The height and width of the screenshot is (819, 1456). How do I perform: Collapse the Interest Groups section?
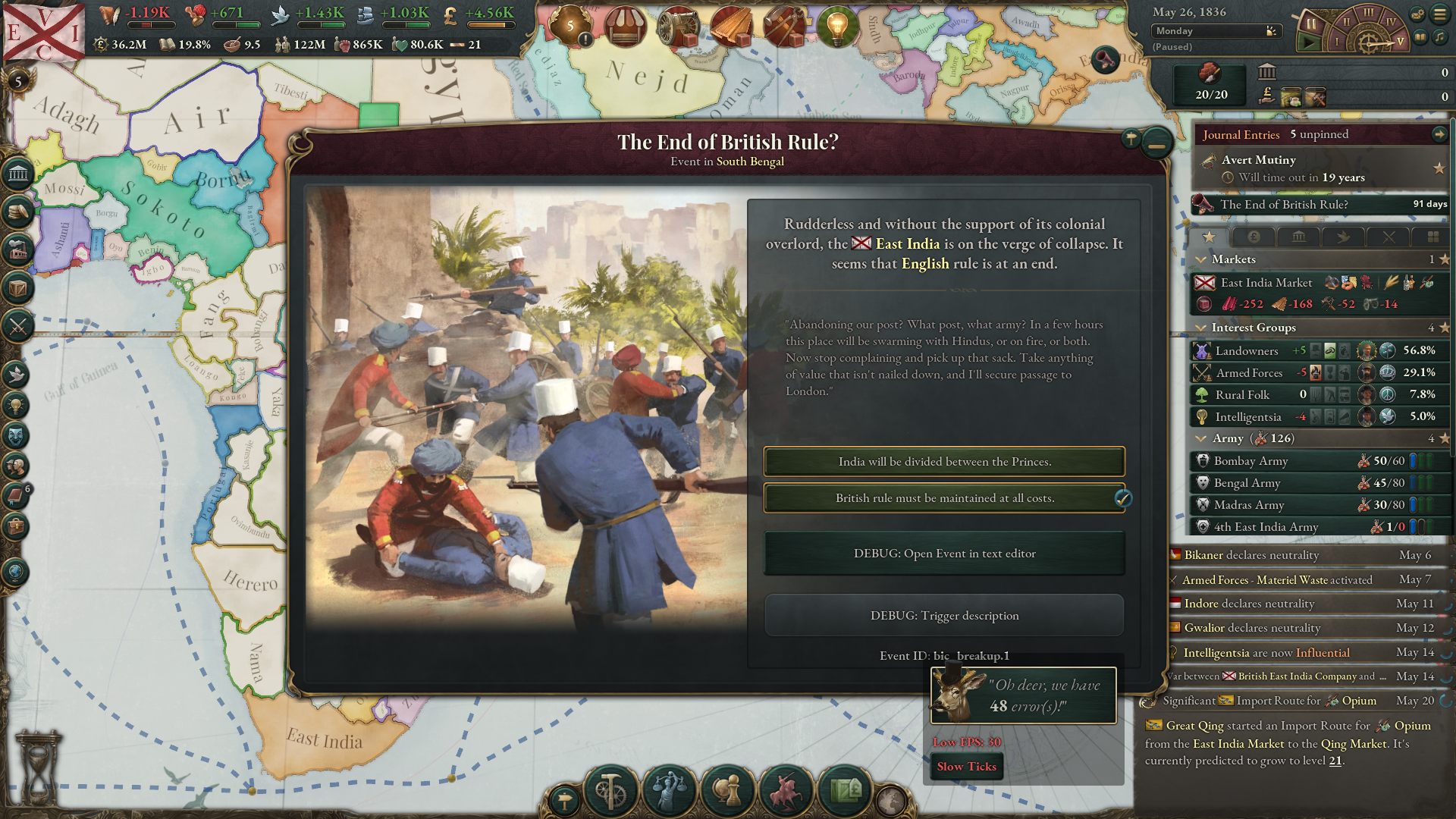click(1202, 328)
